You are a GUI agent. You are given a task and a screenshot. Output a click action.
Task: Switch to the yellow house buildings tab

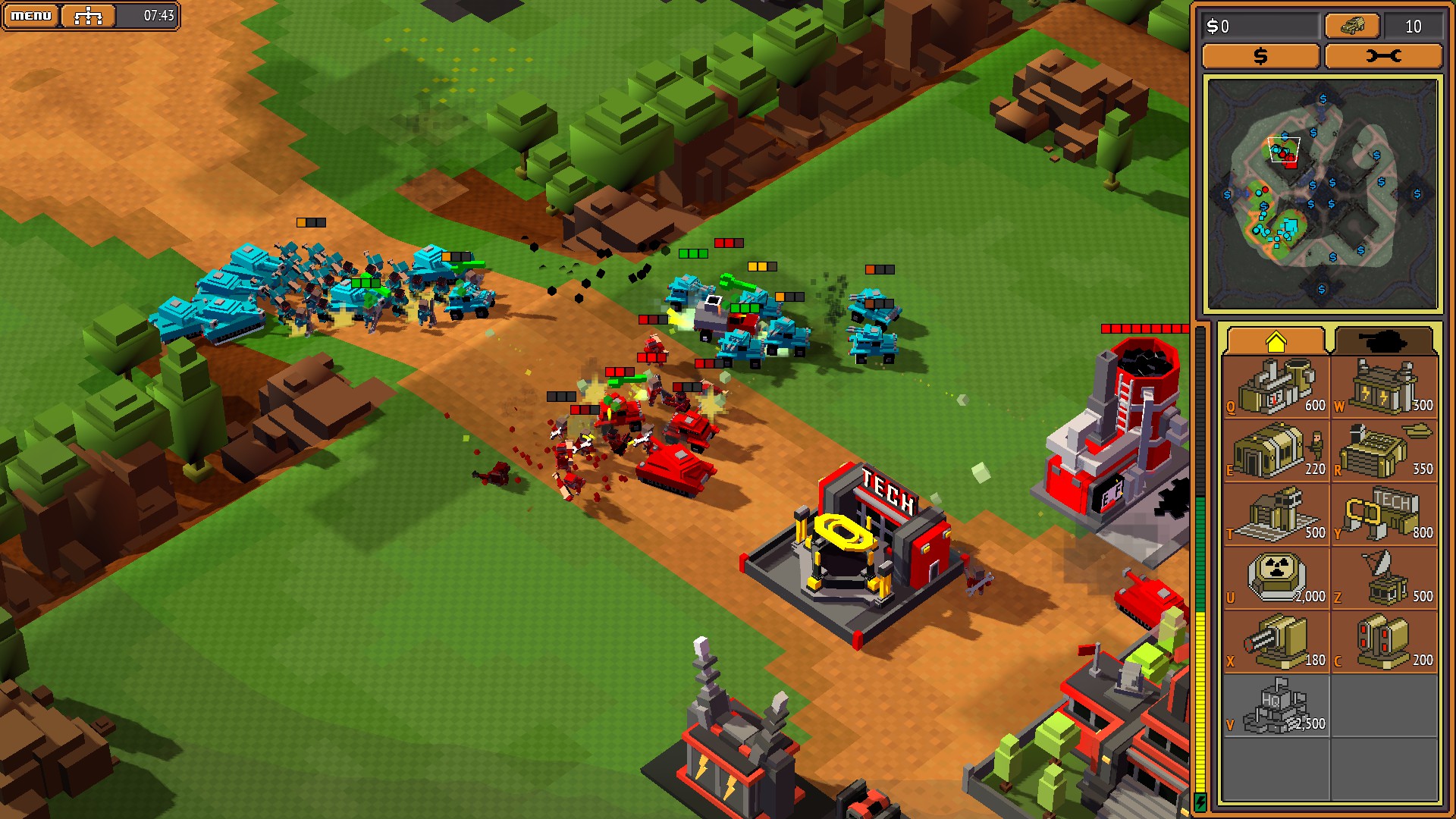[x=1276, y=341]
